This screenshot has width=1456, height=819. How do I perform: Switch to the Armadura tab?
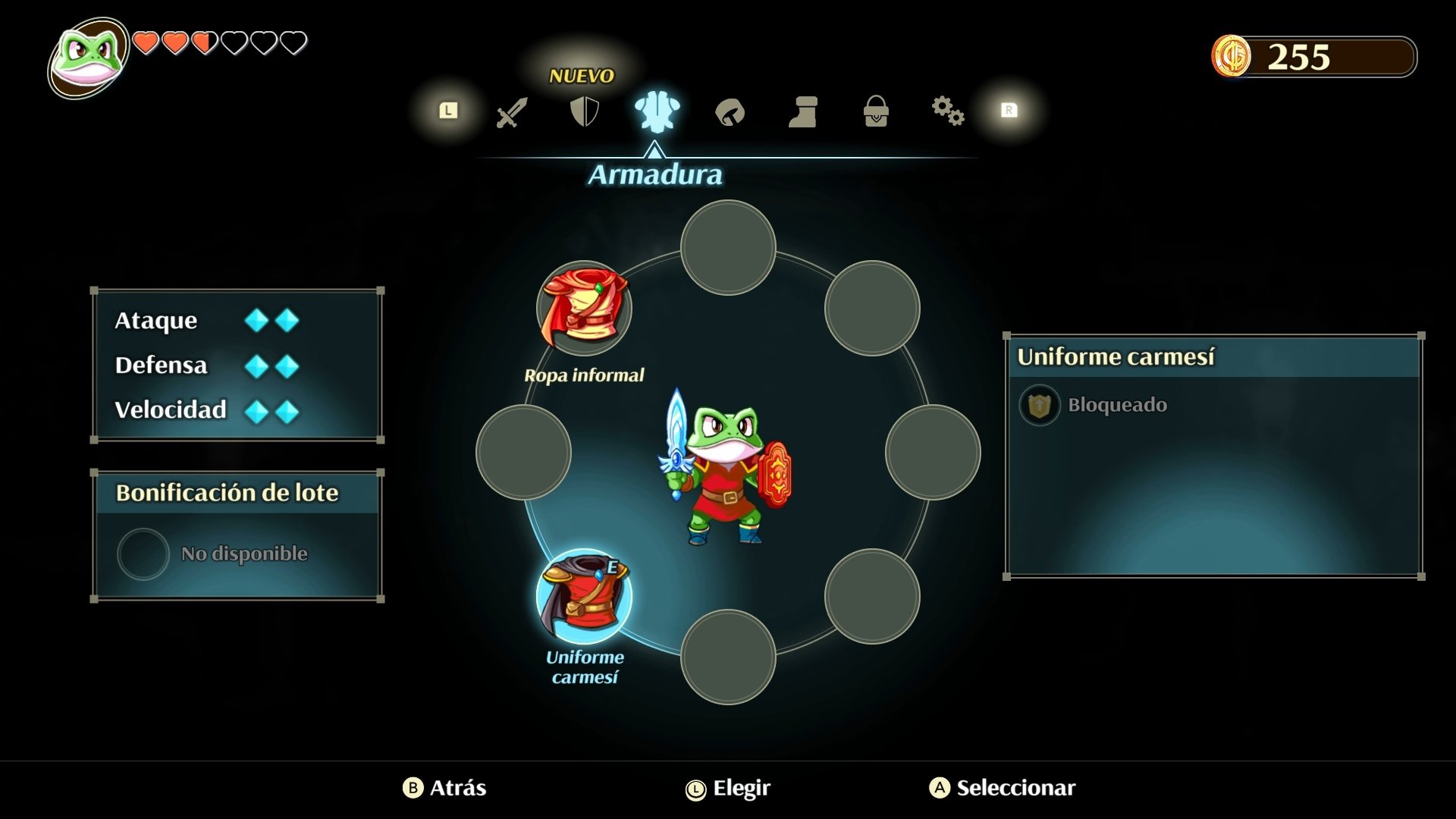pos(655,175)
